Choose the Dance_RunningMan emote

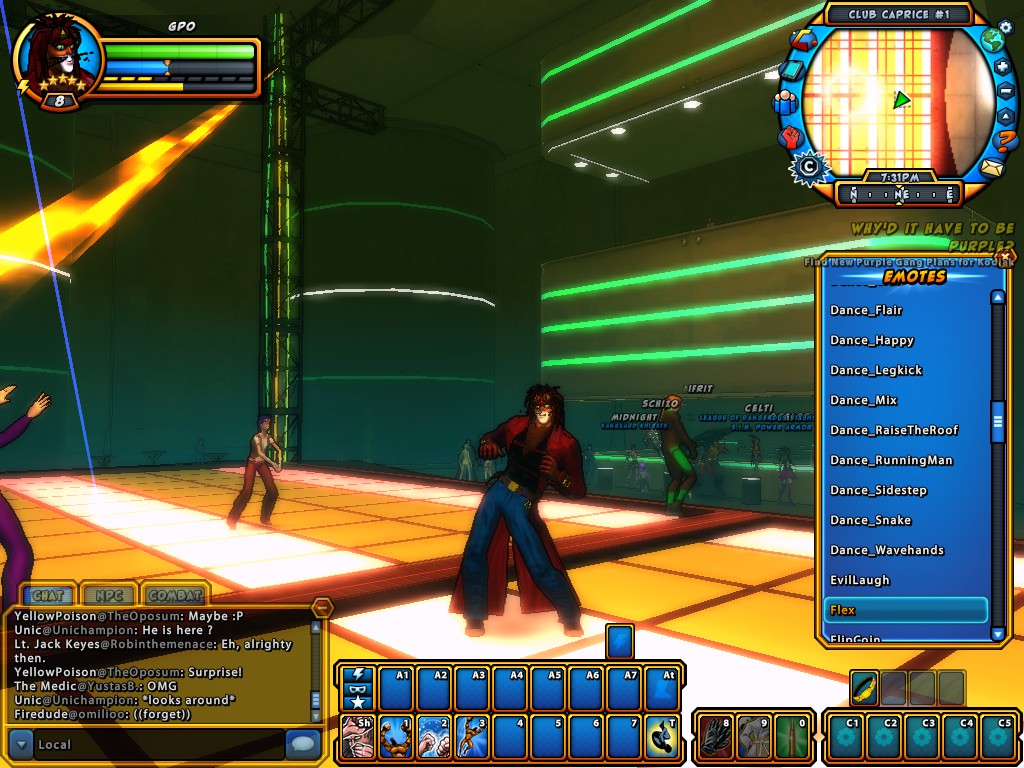891,460
